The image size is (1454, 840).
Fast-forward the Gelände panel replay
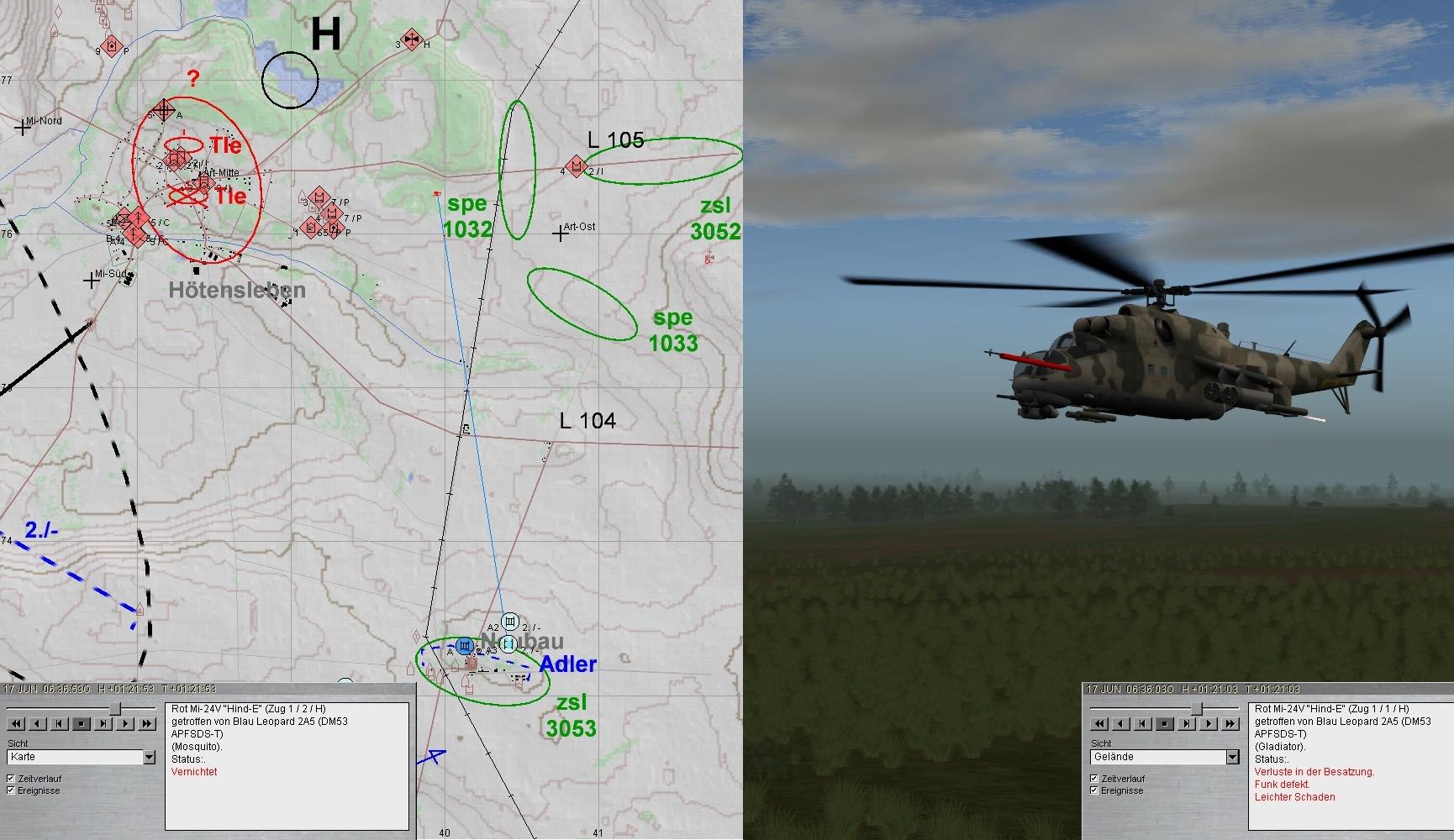(x=1230, y=723)
